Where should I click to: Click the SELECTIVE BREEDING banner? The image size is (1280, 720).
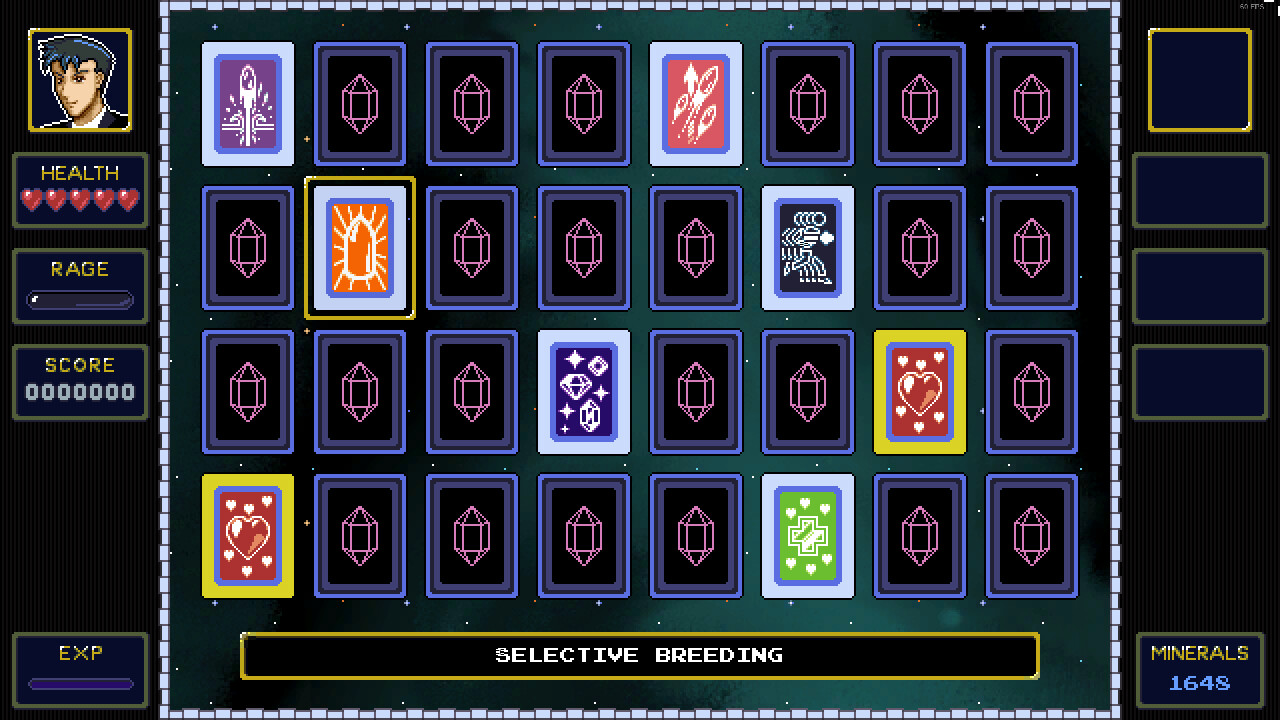pyautogui.click(x=639, y=656)
